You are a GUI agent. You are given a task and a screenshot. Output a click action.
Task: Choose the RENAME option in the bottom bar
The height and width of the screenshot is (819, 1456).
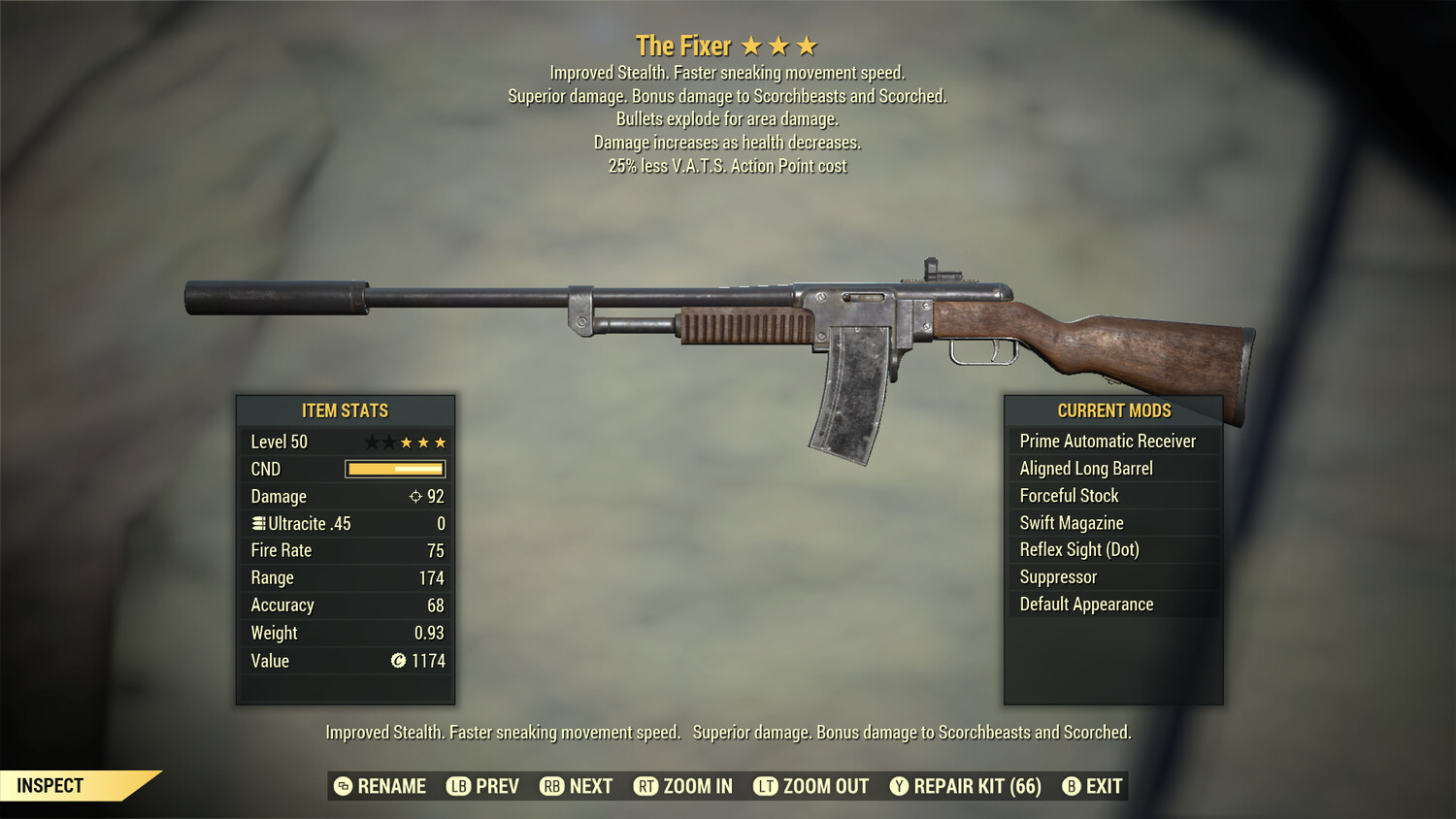tap(381, 786)
